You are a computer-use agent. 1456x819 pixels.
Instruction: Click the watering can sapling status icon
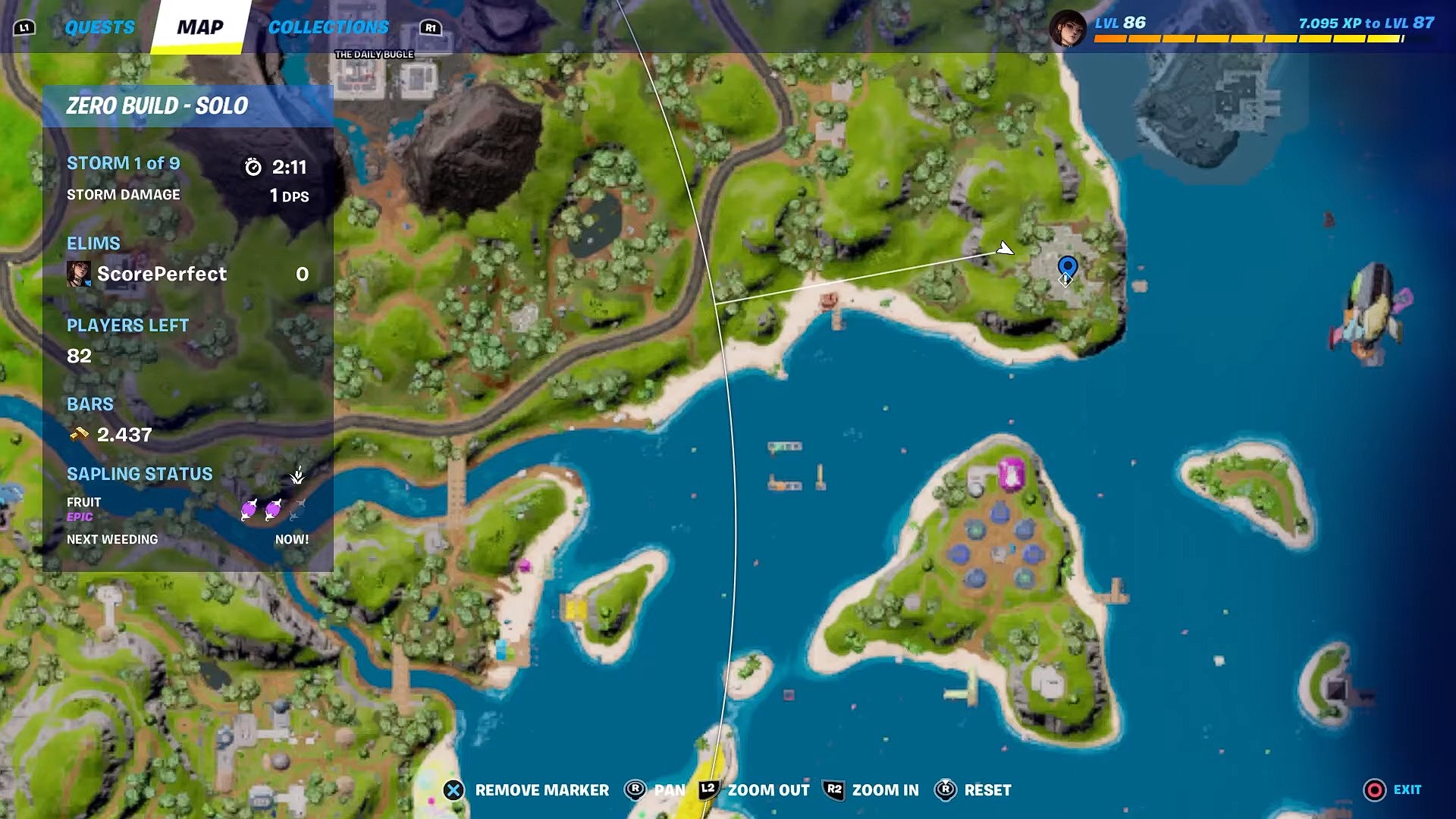click(298, 474)
